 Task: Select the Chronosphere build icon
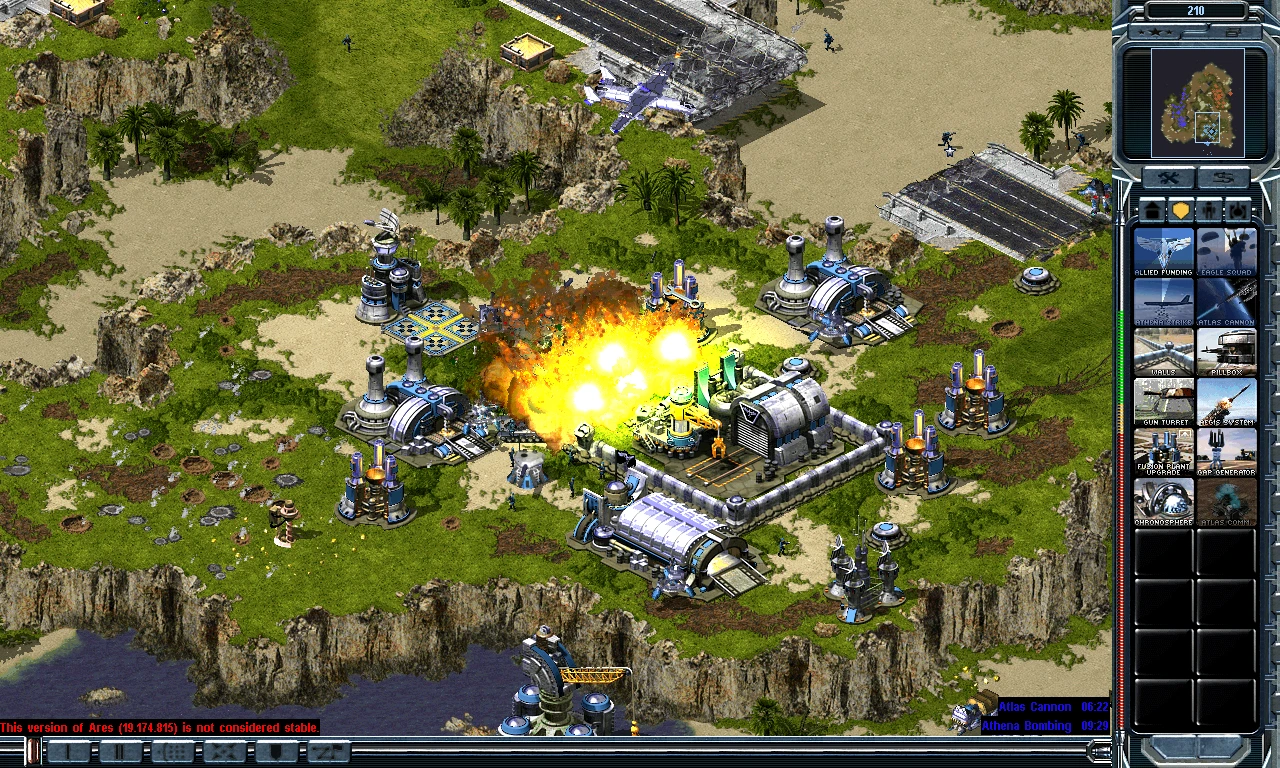(1164, 502)
